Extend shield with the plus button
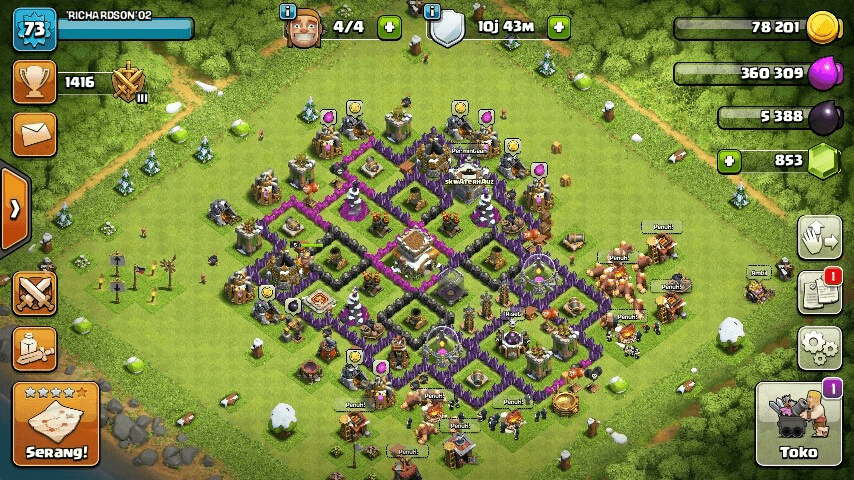Image resolution: width=854 pixels, height=480 pixels. (x=559, y=27)
